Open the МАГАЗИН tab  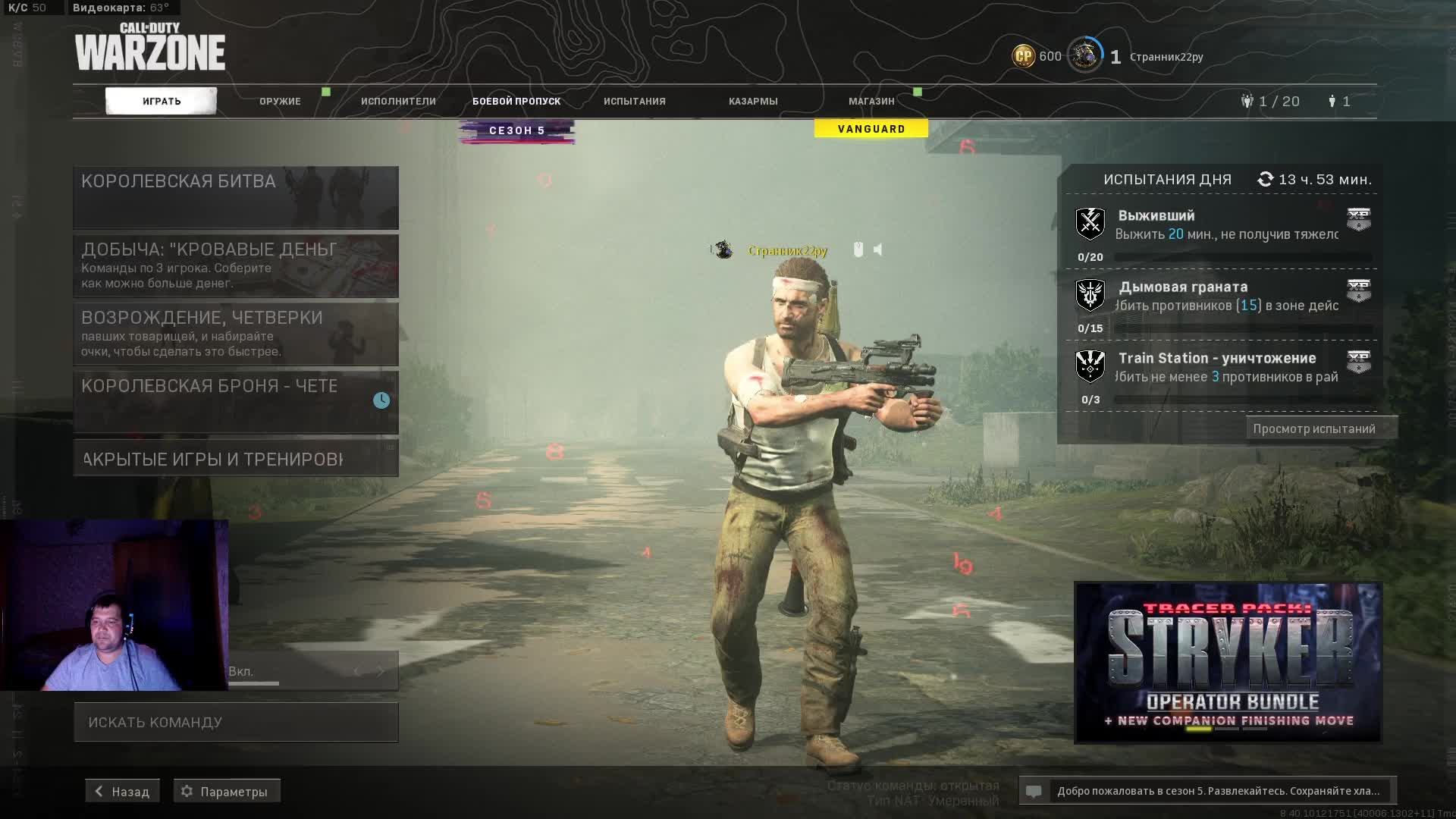coord(871,101)
